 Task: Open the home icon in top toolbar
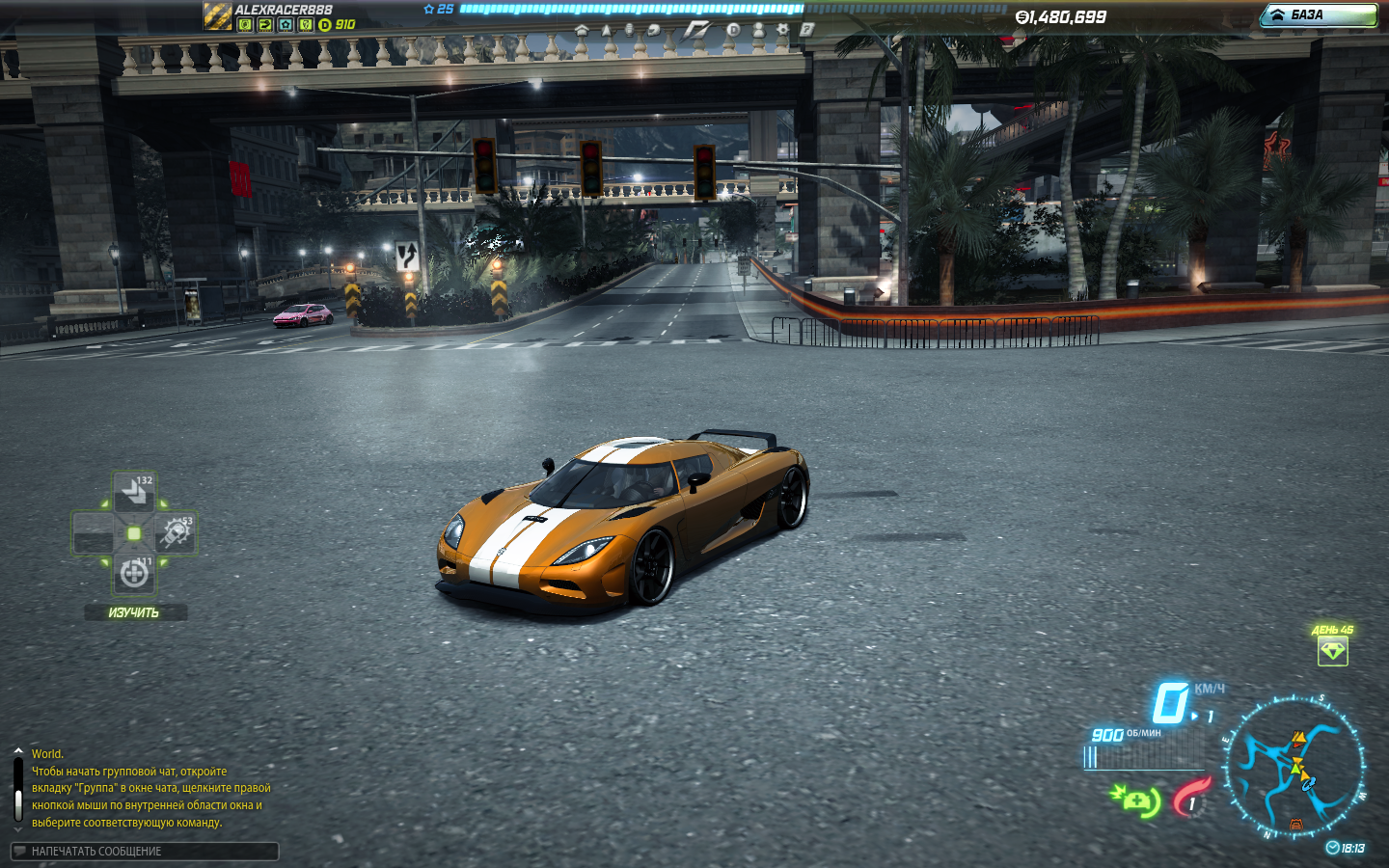point(581,30)
